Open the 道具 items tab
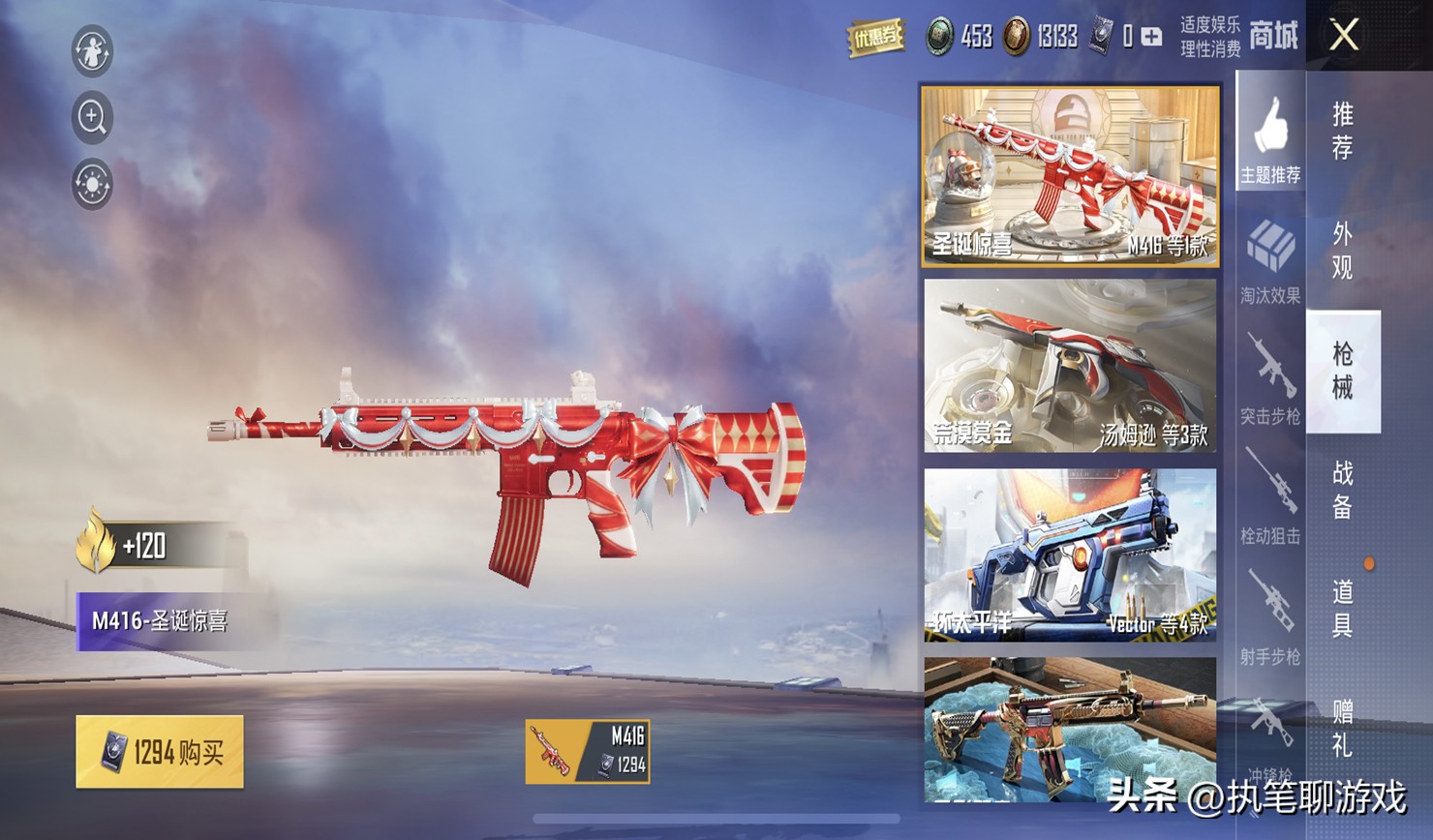 point(1342,609)
